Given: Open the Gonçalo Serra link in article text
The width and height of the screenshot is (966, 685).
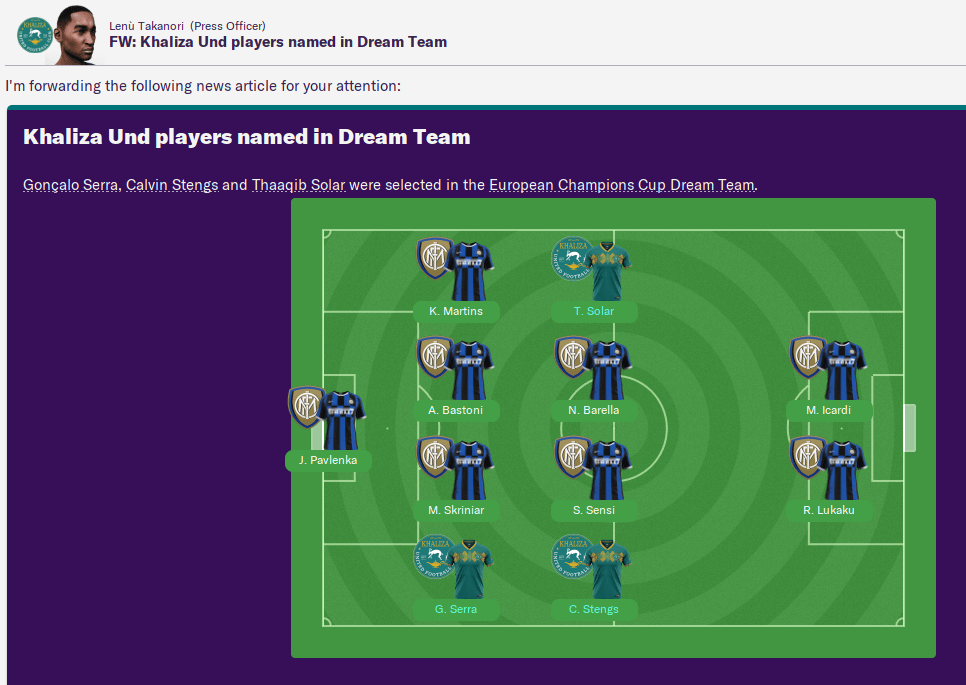Looking at the screenshot, I should 70,185.
